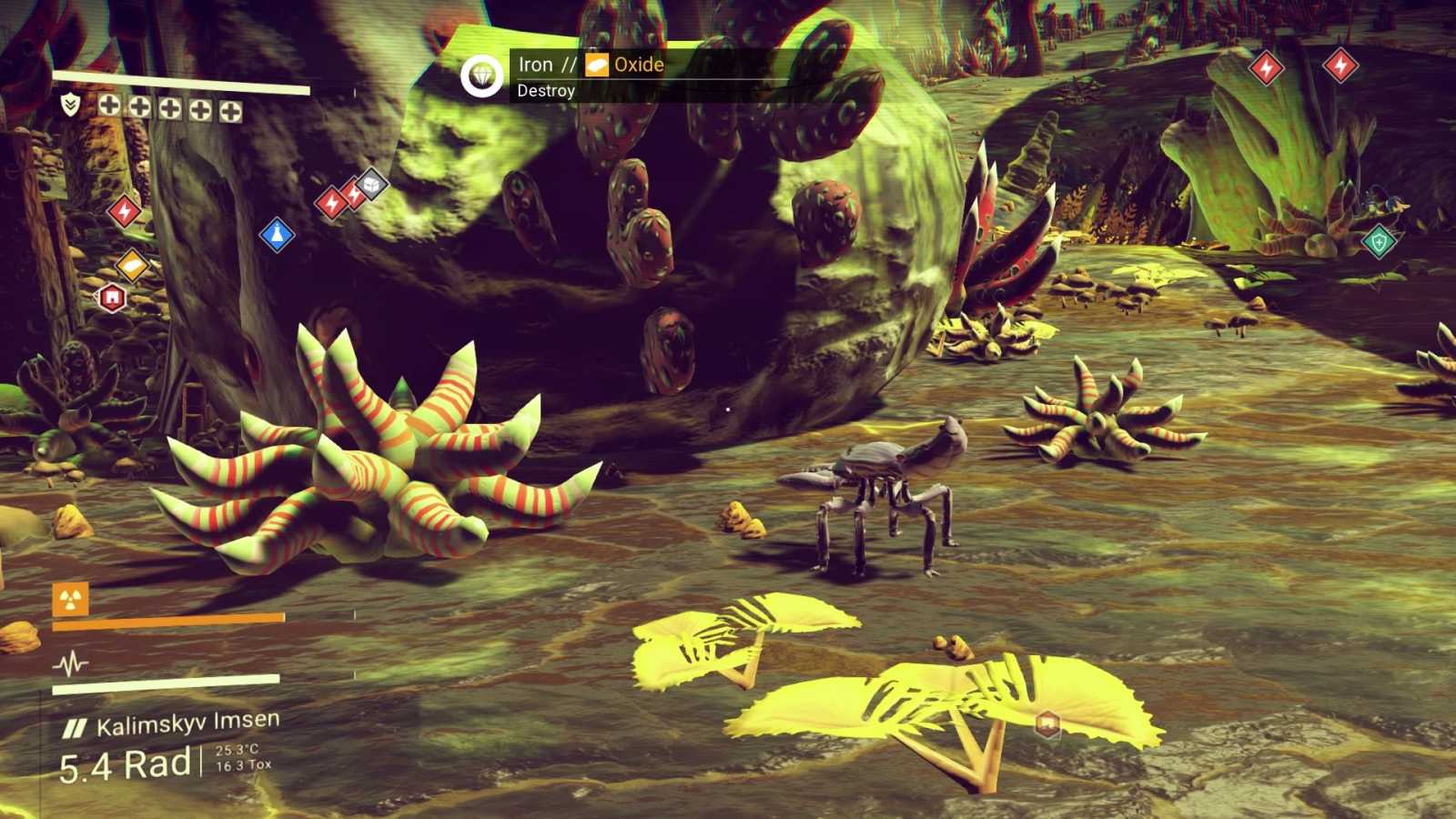
Task: Select the red hexagon shelter marker
Action: click(x=112, y=298)
